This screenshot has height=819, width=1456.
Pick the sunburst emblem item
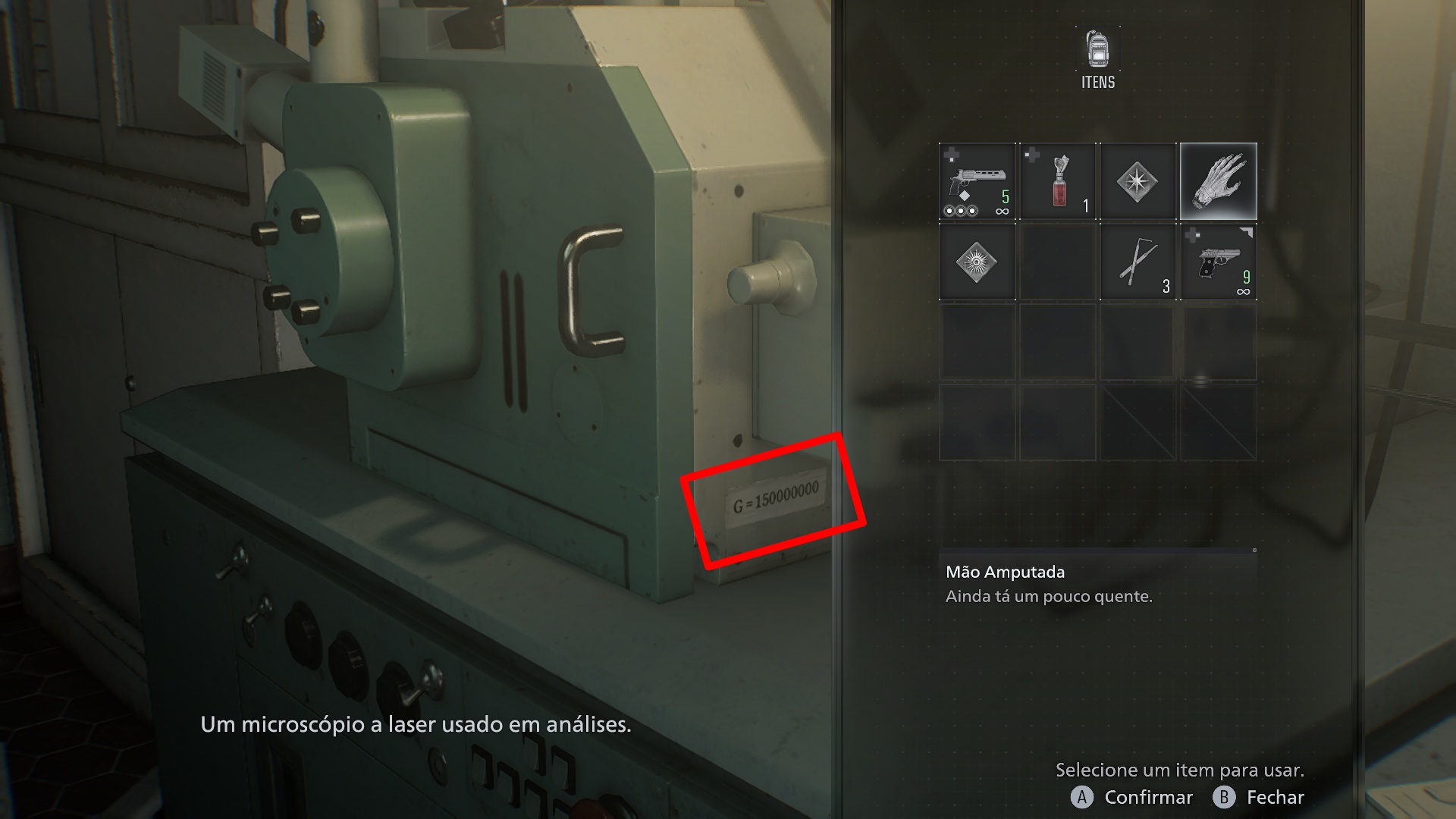(977, 262)
